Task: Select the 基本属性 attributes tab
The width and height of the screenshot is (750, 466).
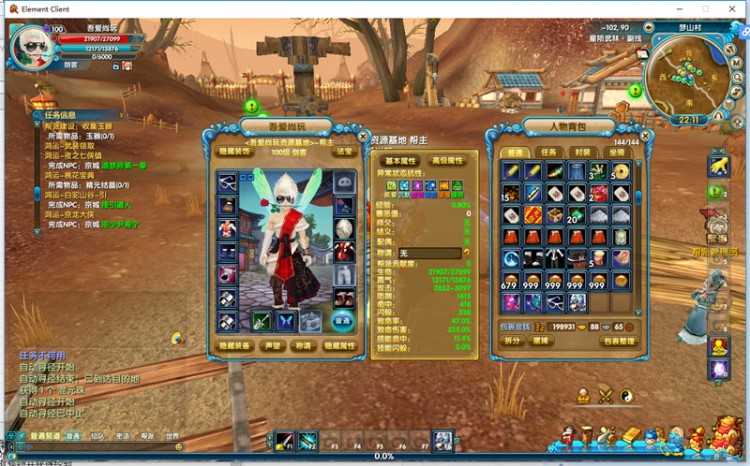Action: pos(401,160)
